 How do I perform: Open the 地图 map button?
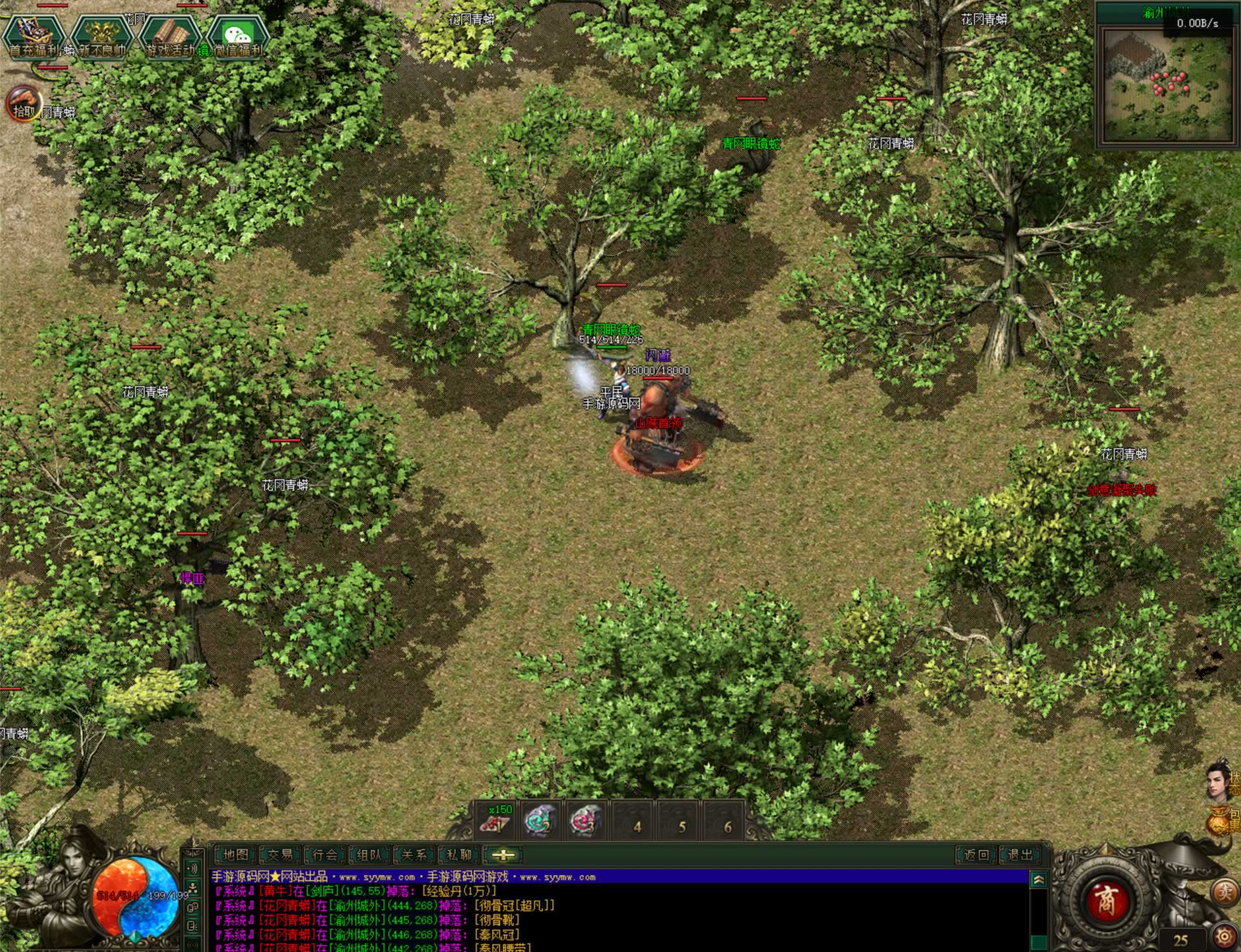pyautogui.click(x=235, y=855)
